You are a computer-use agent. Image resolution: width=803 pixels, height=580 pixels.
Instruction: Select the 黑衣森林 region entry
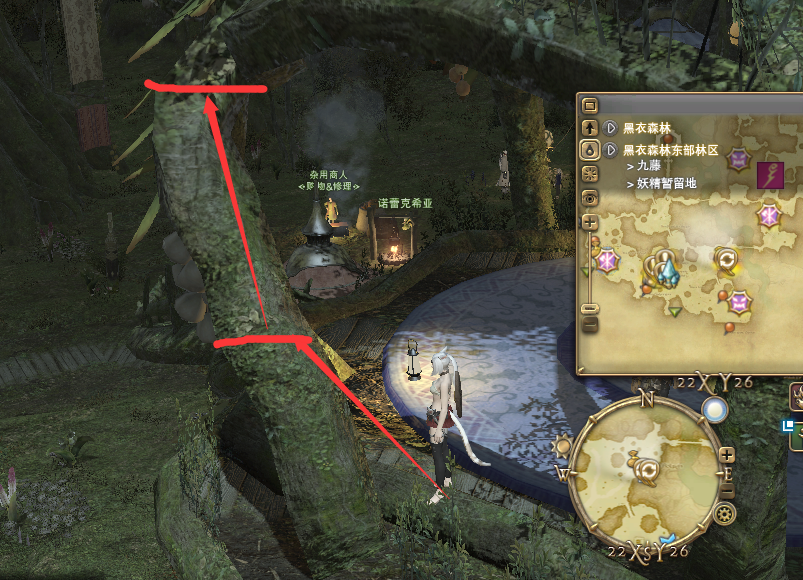click(646, 128)
